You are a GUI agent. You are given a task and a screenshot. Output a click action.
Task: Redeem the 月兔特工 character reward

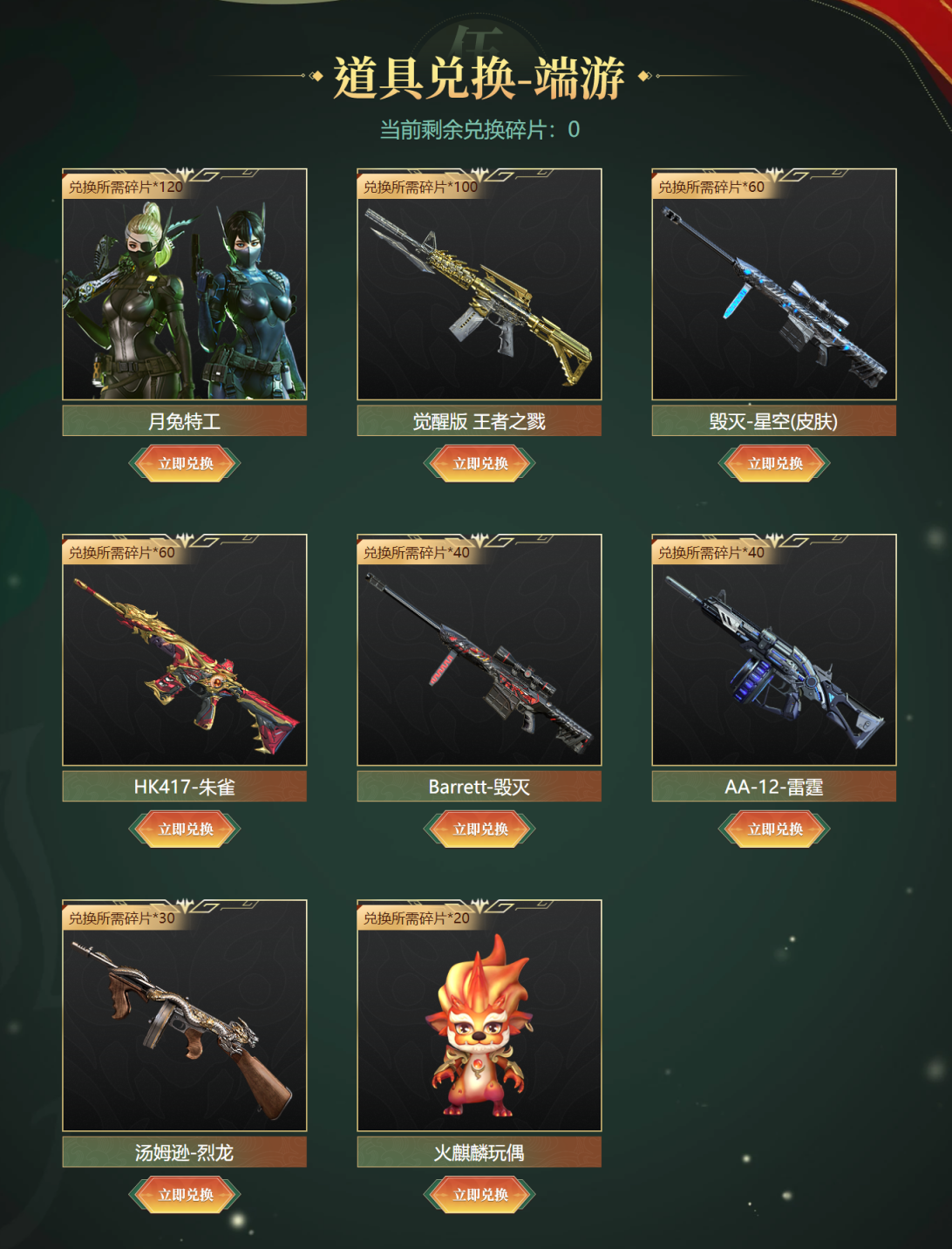pyautogui.click(x=185, y=463)
